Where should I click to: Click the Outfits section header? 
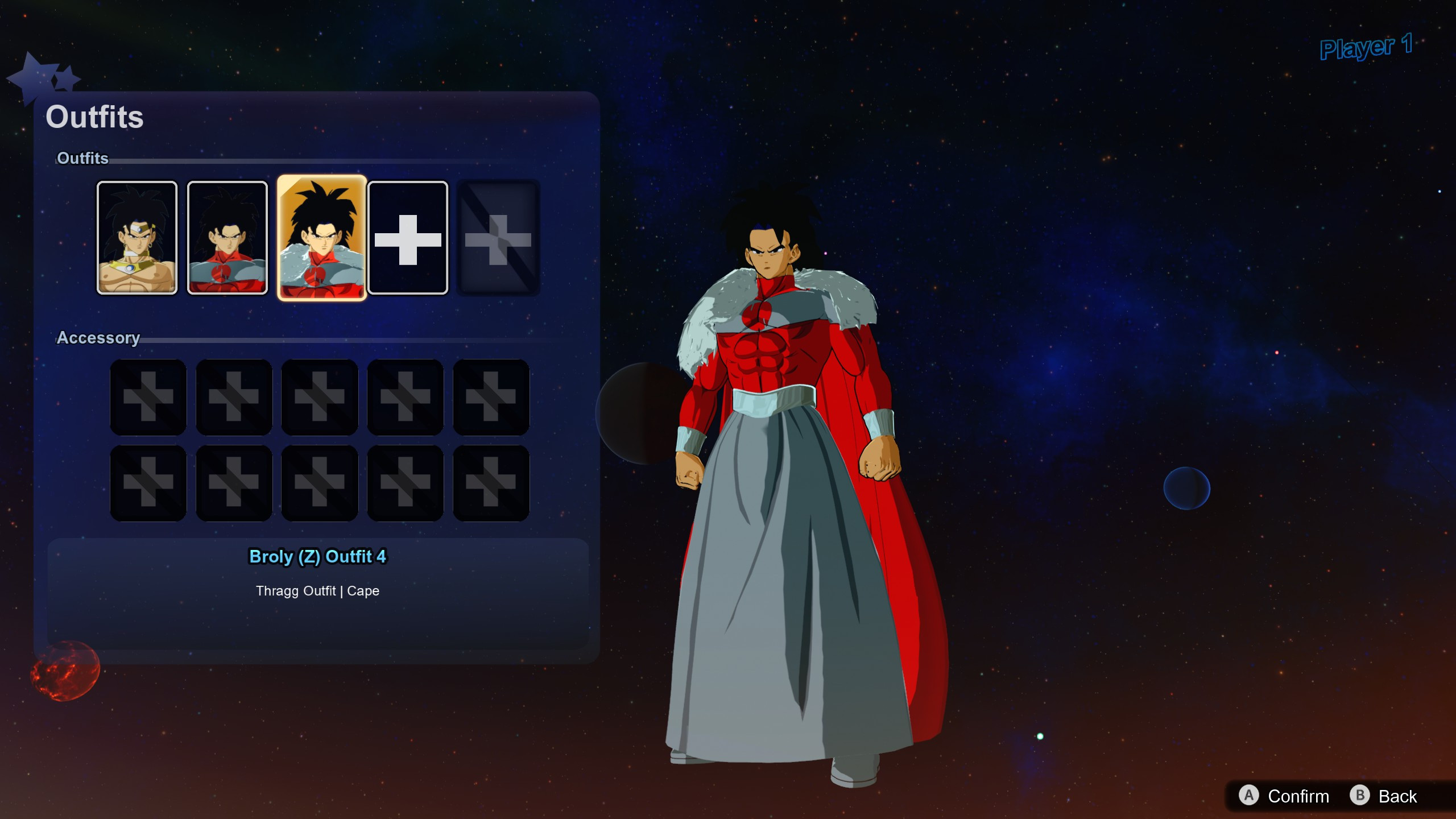click(83, 159)
